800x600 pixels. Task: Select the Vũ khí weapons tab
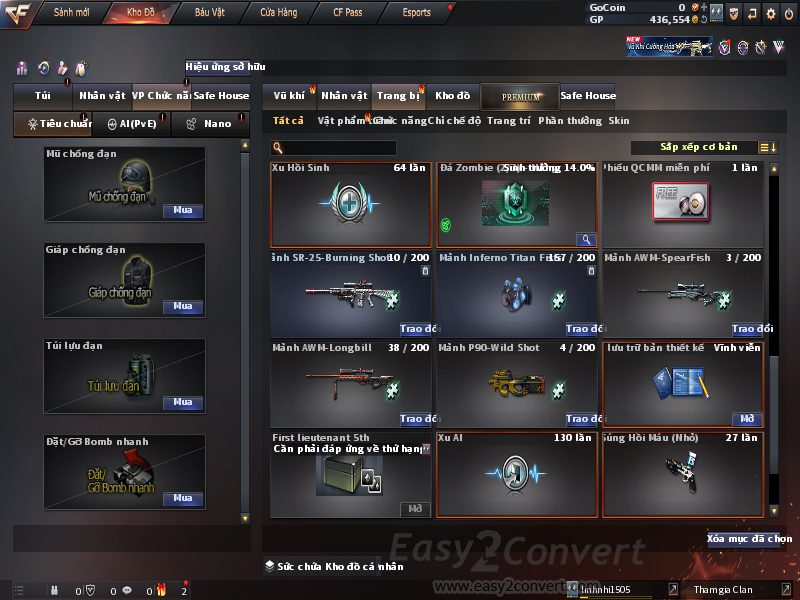tap(289, 96)
